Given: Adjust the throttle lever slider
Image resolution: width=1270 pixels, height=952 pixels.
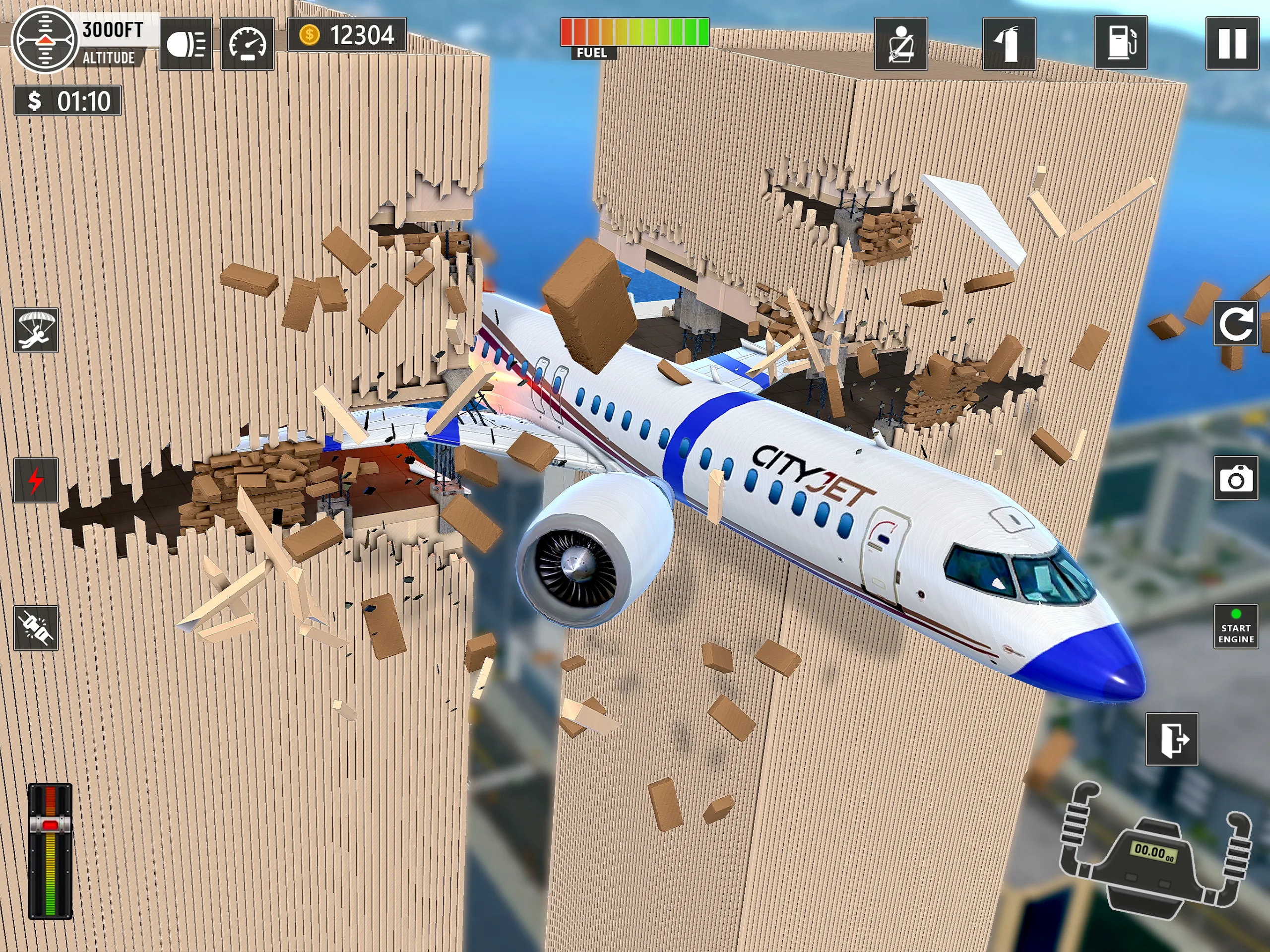Looking at the screenshot, I should coord(50,825).
